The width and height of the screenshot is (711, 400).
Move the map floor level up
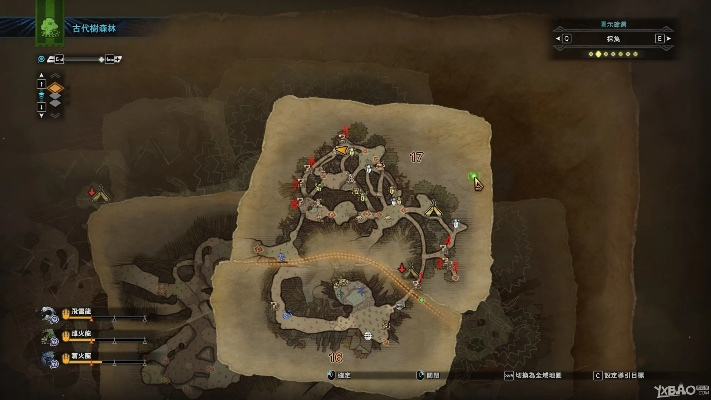41,76
